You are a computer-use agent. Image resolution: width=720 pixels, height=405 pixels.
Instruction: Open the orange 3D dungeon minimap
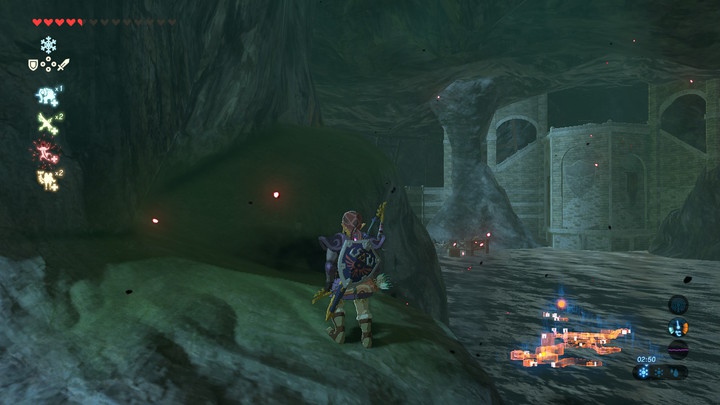pyautogui.click(x=570, y=338)
